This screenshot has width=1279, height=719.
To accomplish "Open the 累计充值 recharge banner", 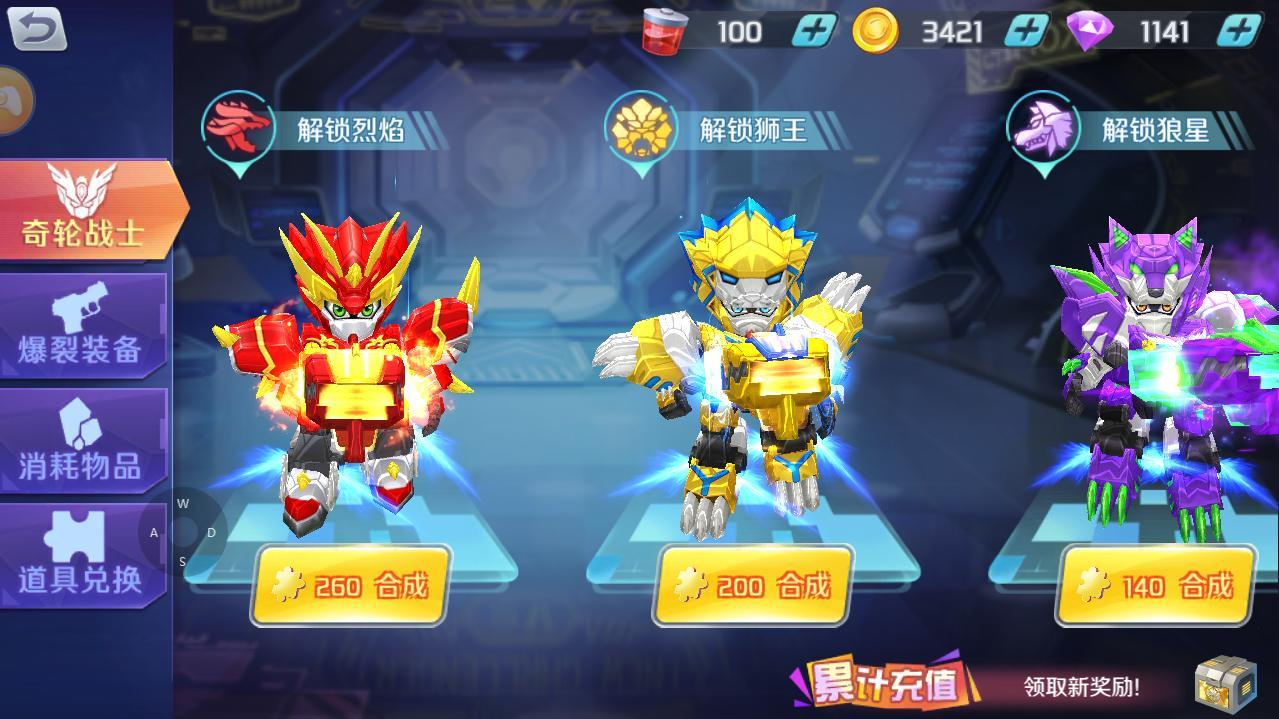I will 882,684.
